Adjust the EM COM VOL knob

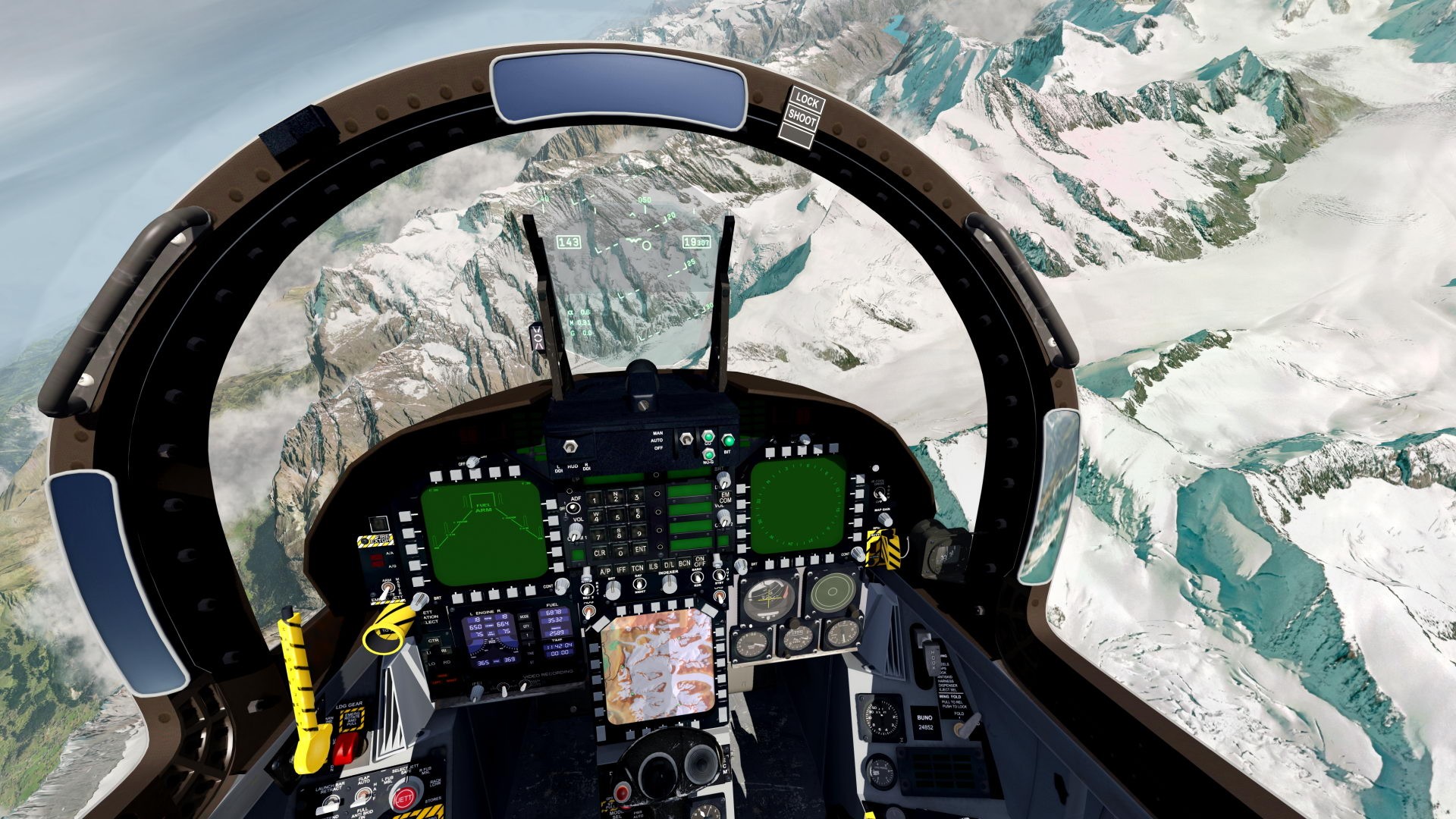[723, 516]
